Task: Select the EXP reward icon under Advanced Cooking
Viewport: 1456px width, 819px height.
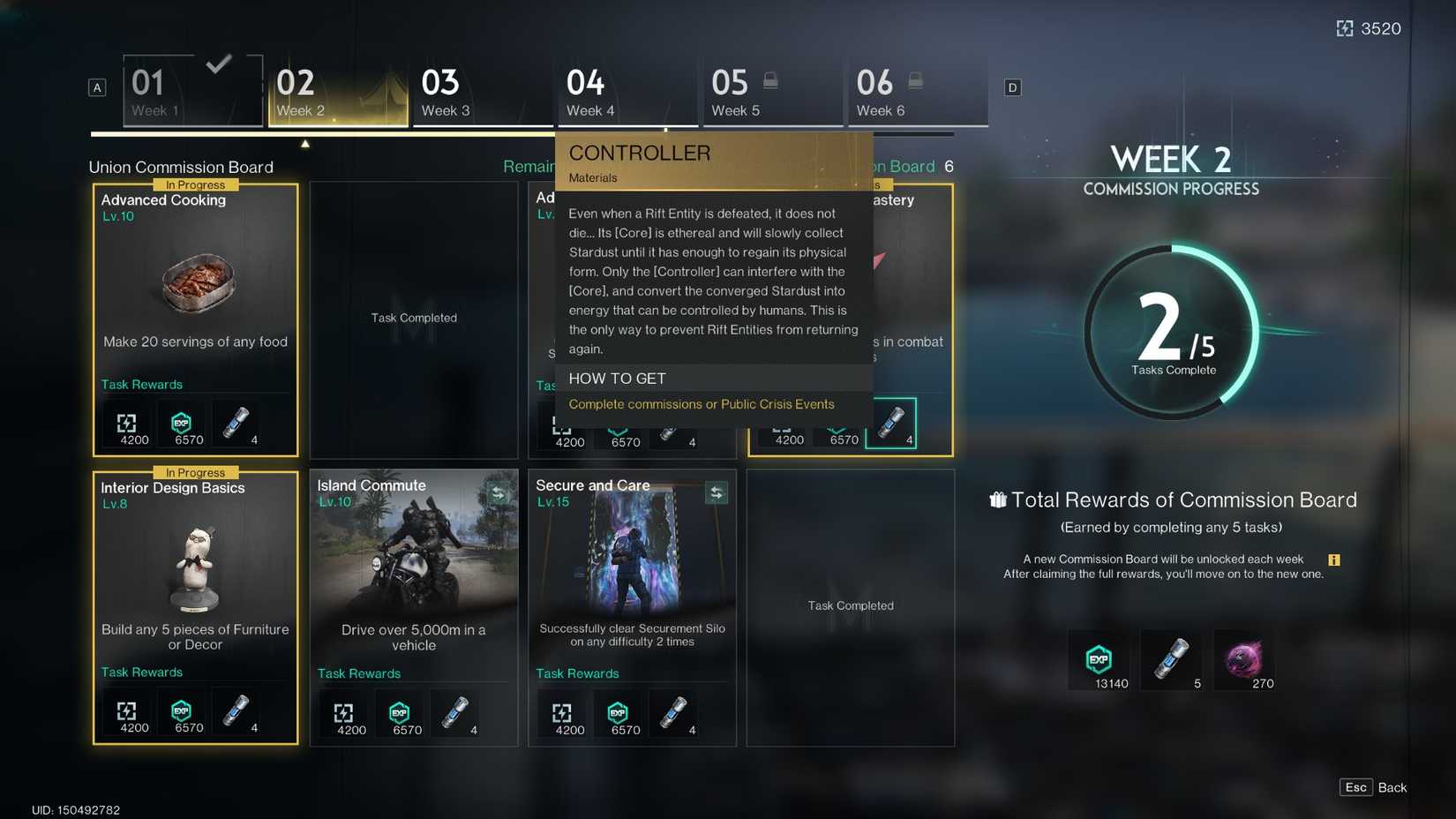Action: click(x=183, y=424)
